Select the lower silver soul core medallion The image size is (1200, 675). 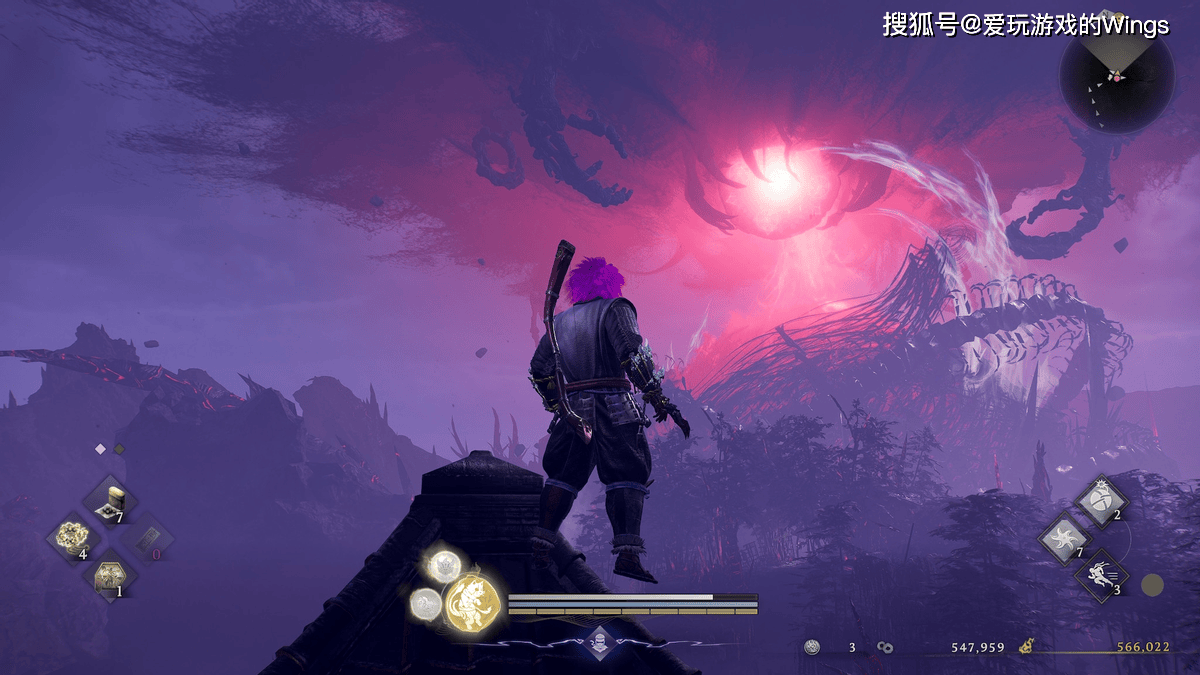(425, 601)
